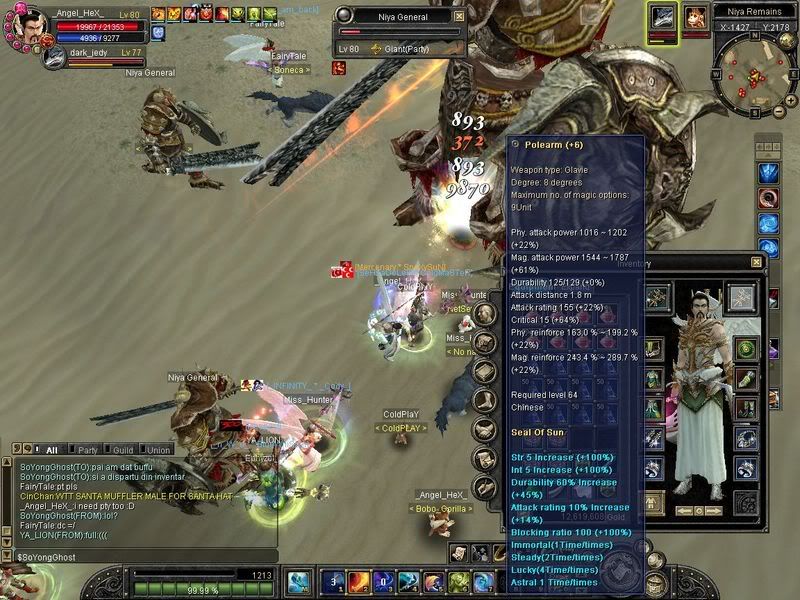This screenshot has width=800, height=600.
Task: Select the green ring equipment slot
Action: pyautogui.click(x=746, y=348)
